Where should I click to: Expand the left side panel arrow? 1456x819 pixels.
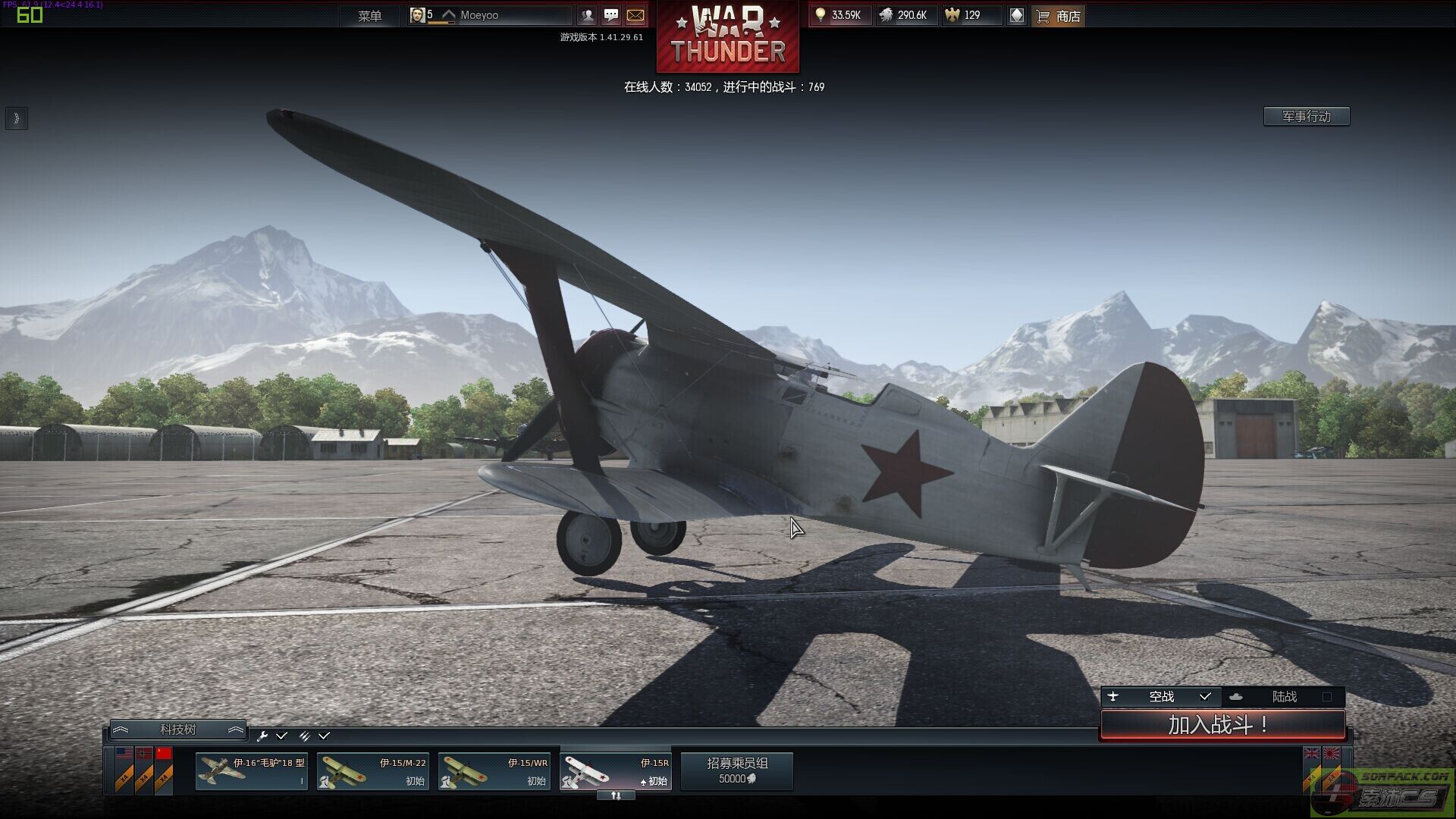(x=16, y=118)
